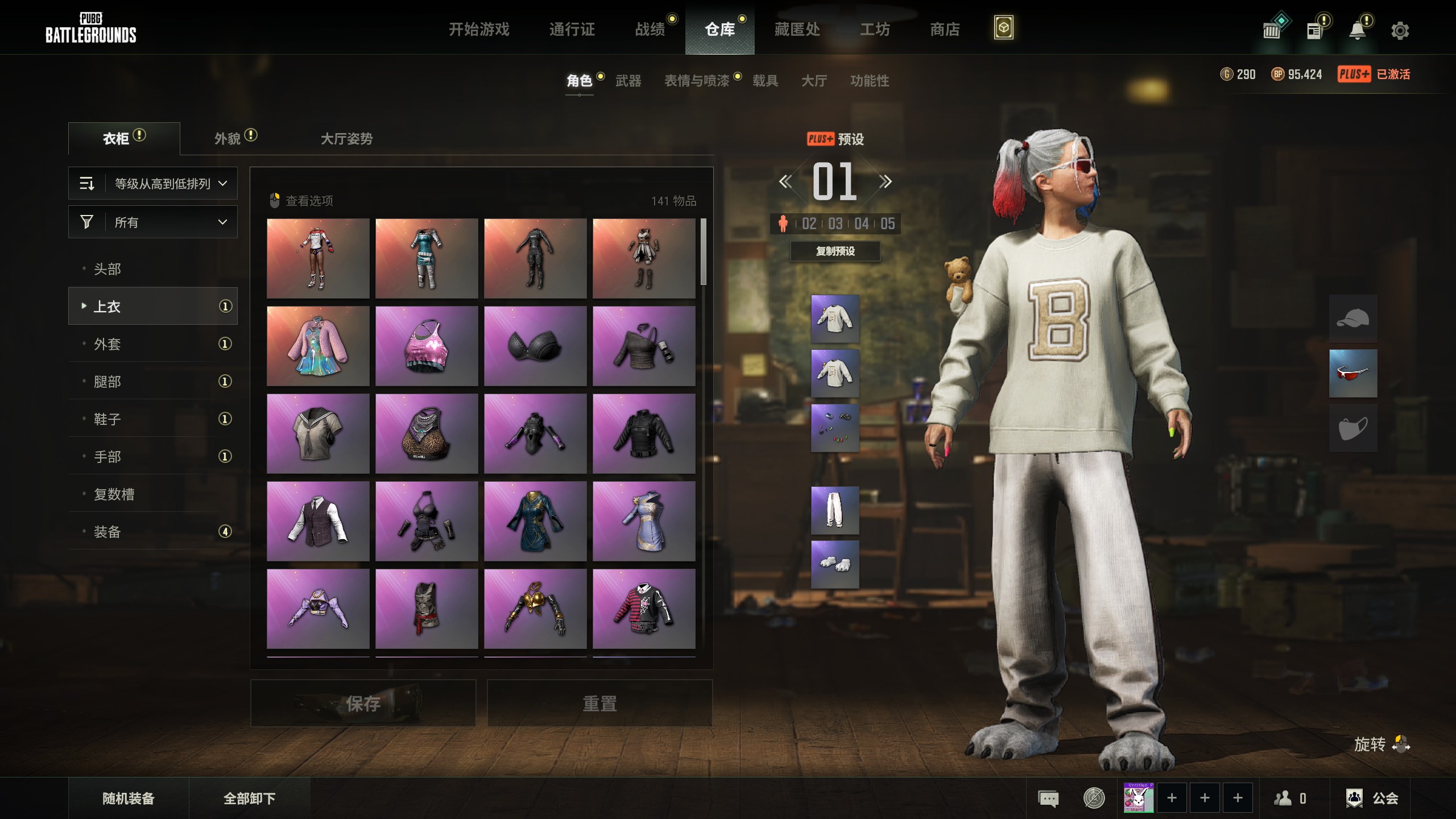Go to the next preset arrow

(x=885, y=182)
